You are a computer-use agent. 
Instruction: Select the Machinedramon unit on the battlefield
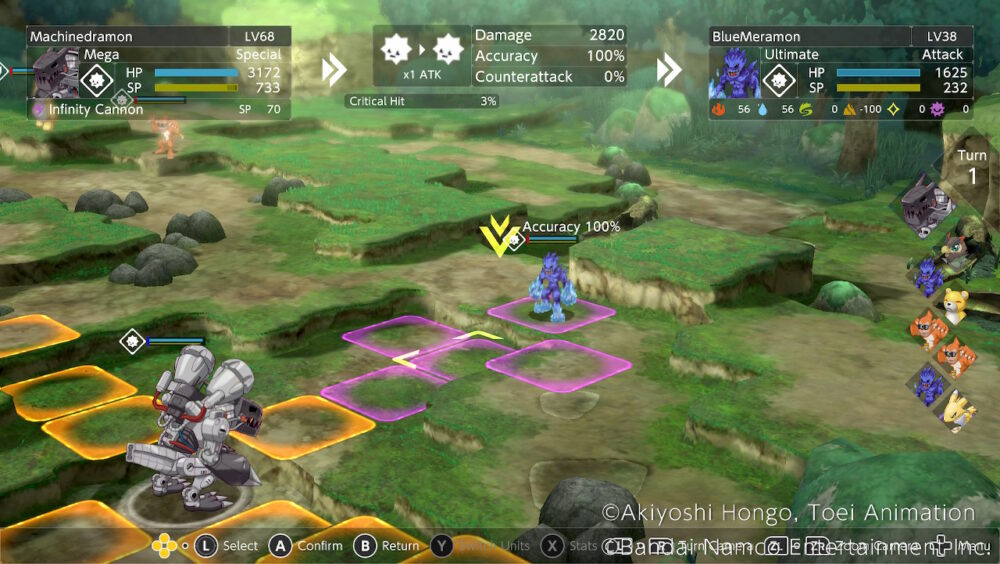(202, 422)
